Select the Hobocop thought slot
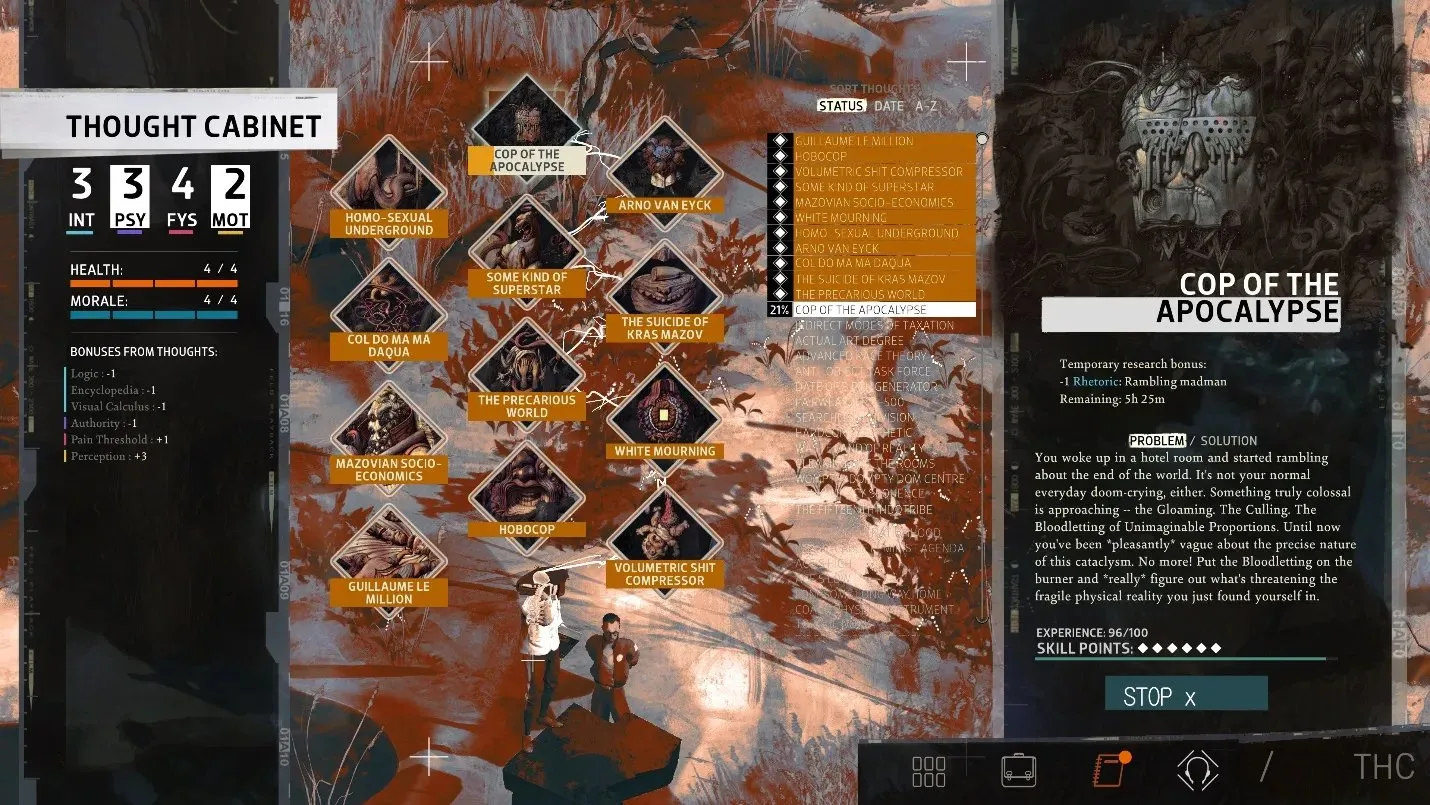The width and height of the screenshot is (1430, 805). point(526,486)
